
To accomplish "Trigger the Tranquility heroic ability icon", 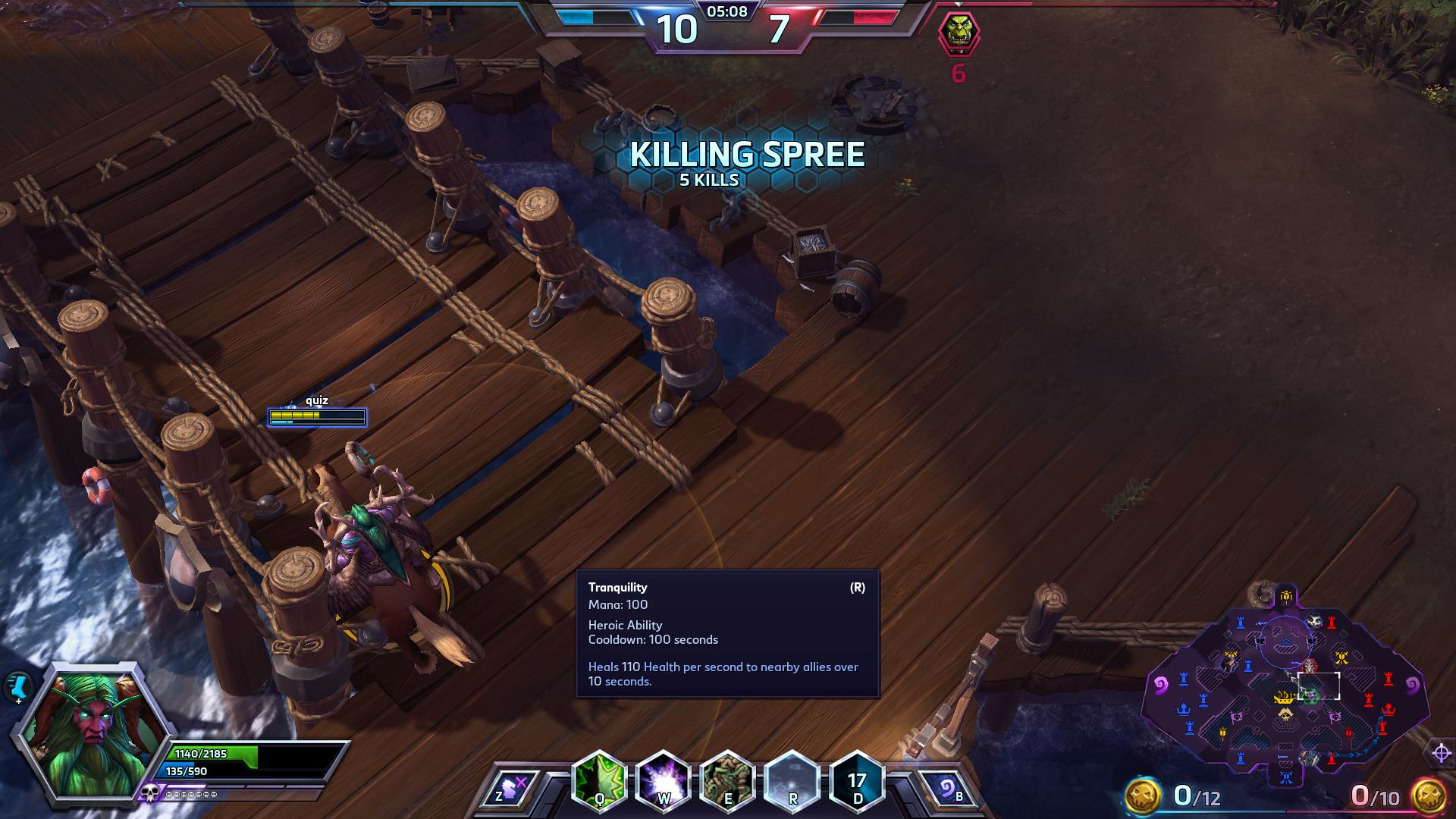I will point(792,780).
